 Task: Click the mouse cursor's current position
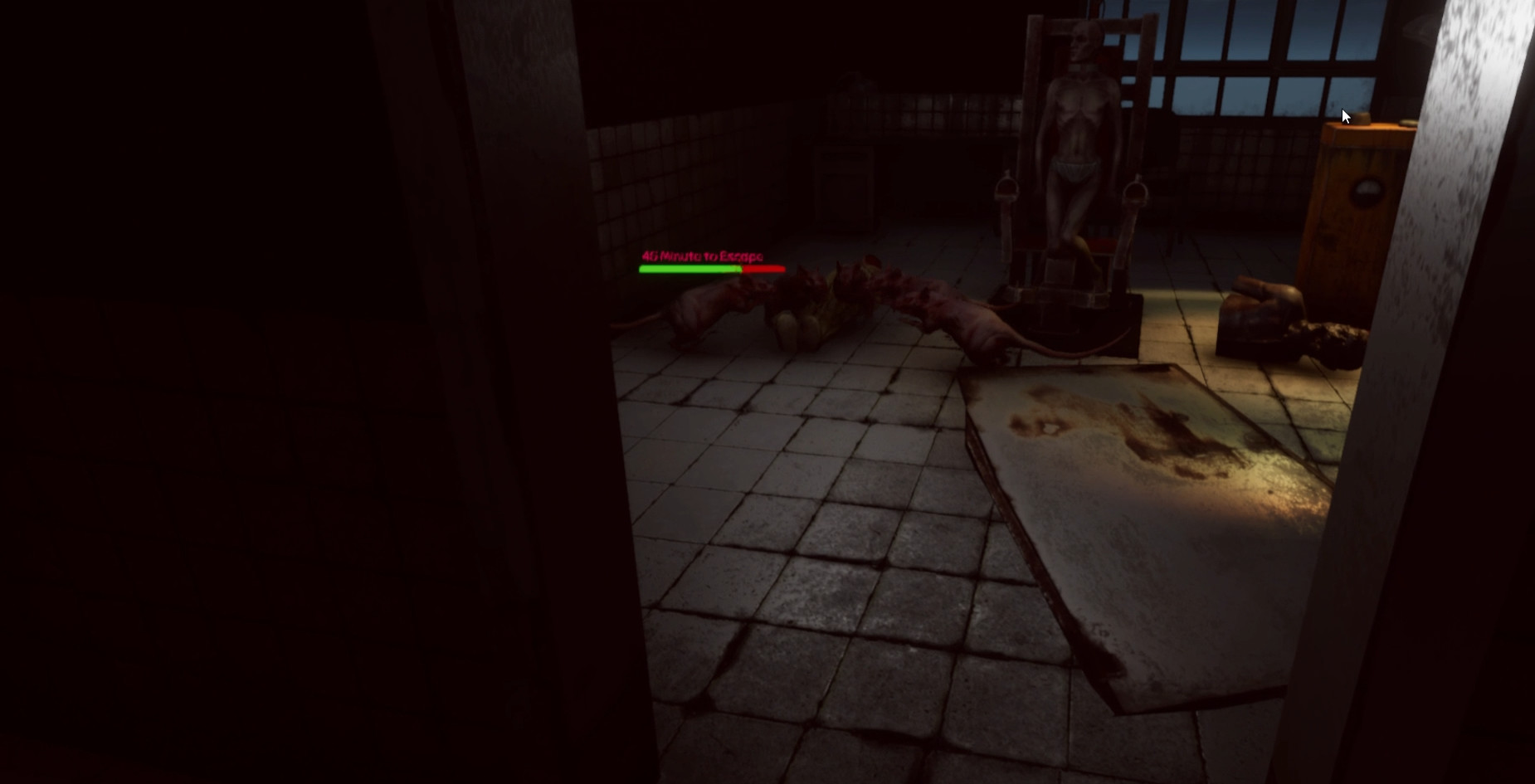[x=1345, y=116]
